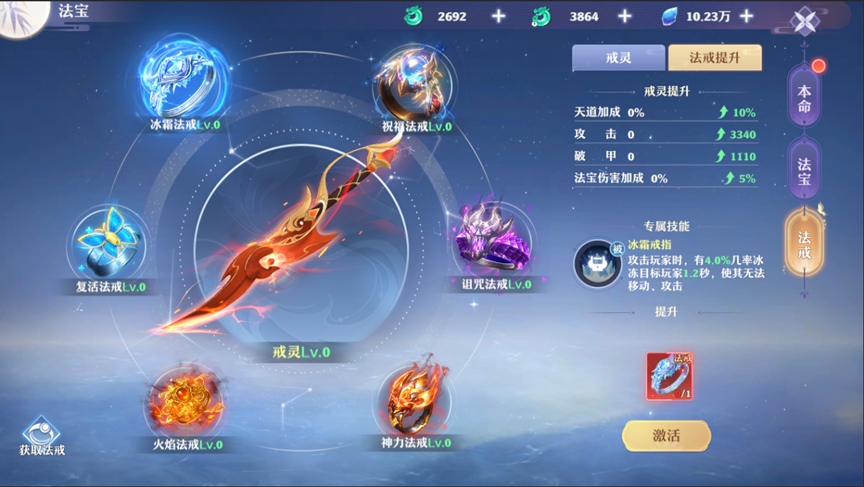View the 冰霜戒指 exclusive skill icon
Screen dimensions: 864x487
tap(597, 263)
